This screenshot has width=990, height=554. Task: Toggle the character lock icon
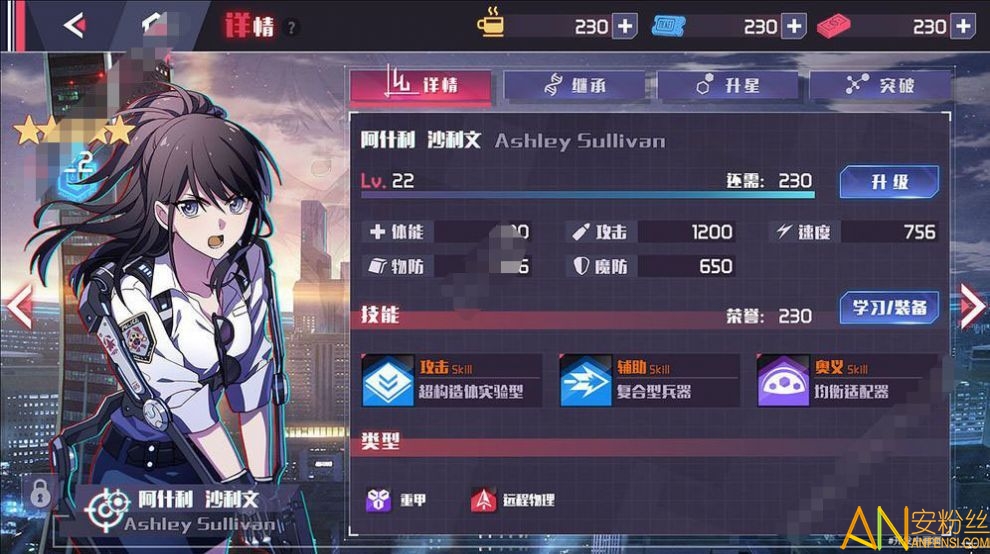[40, 492]
